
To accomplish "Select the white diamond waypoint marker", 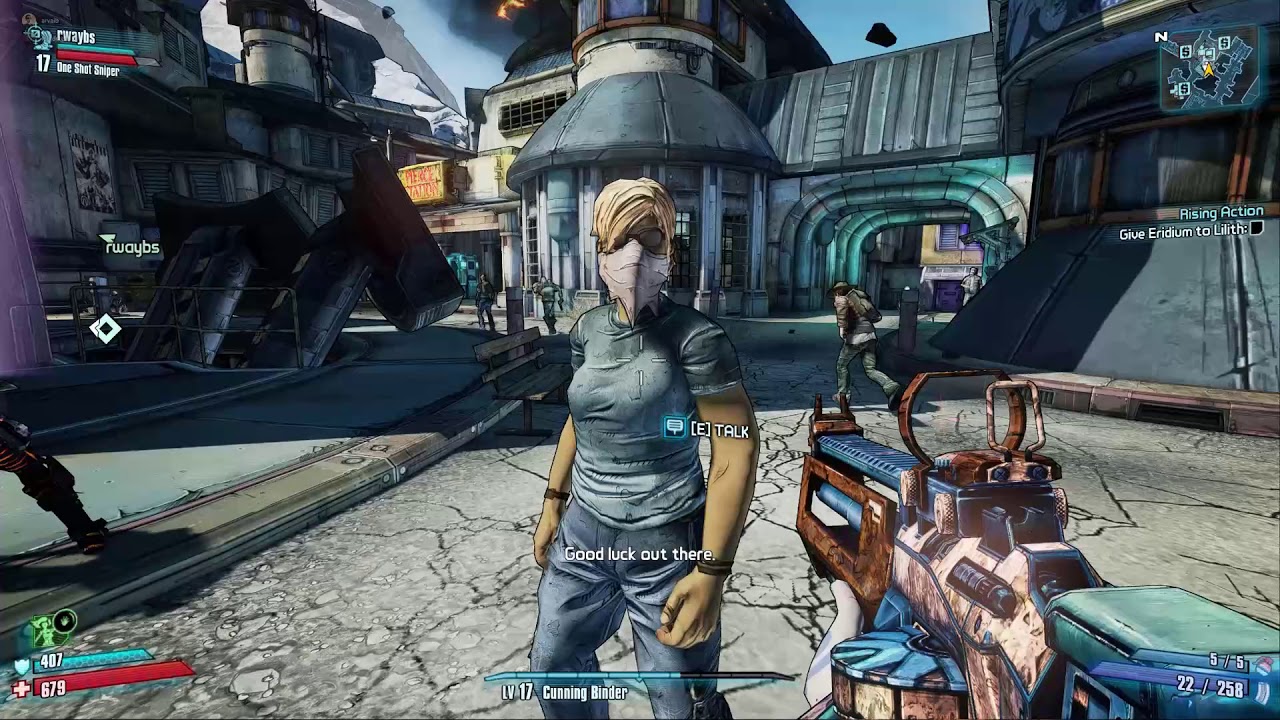I will 105,328.
